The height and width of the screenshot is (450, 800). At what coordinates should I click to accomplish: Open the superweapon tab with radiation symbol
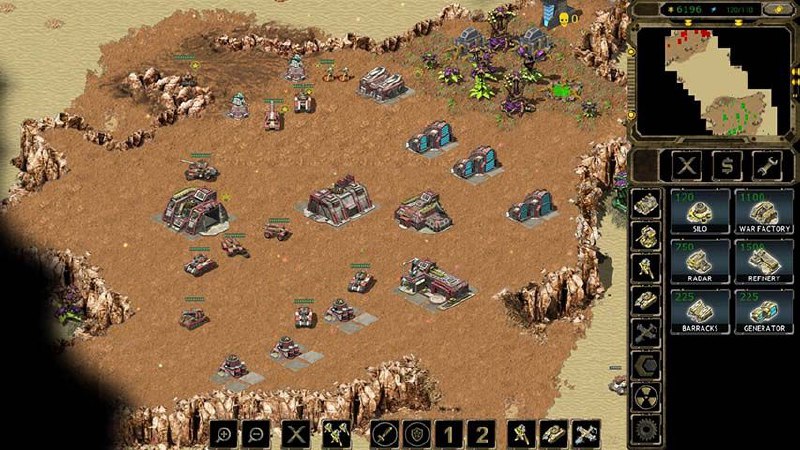coord(645,398)
